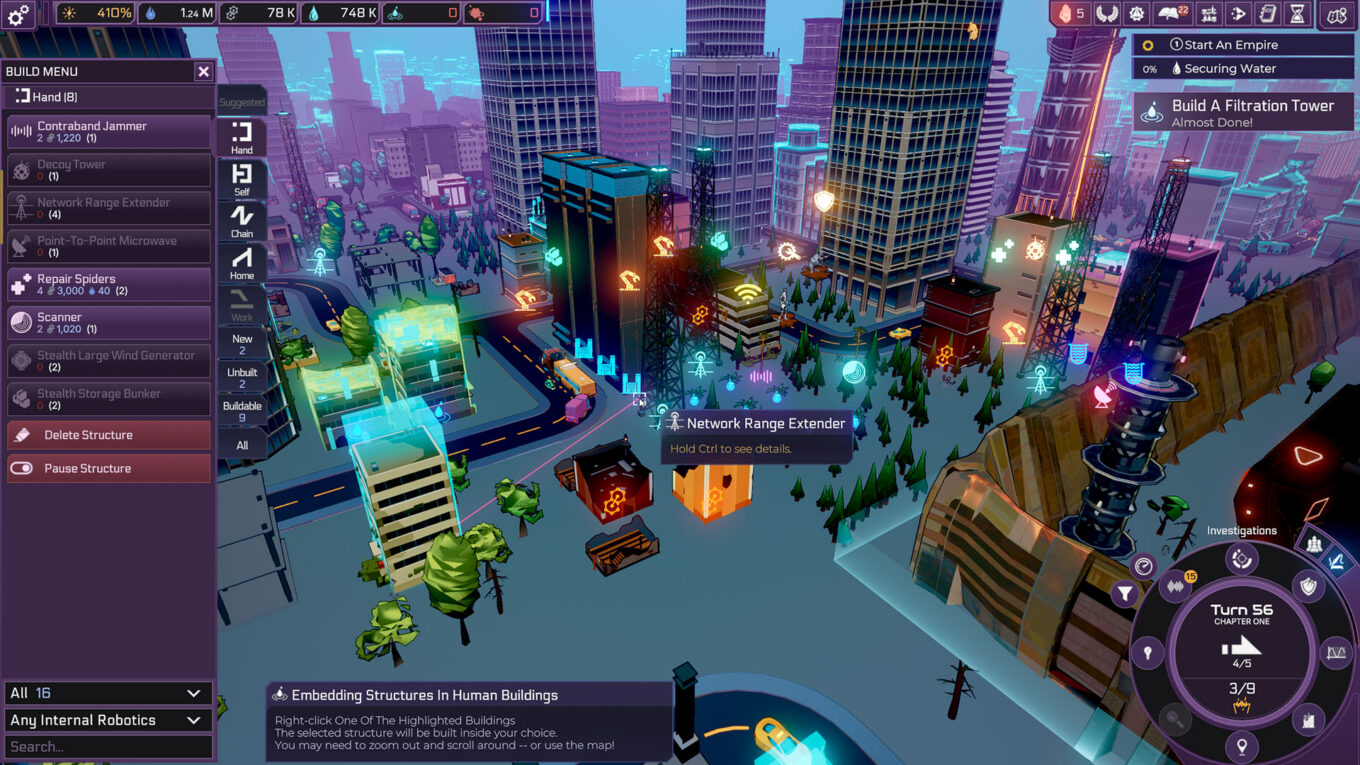1360x765 pixels.
Task: Click the funnel filter button near the turn dial
Action: 1125,595
